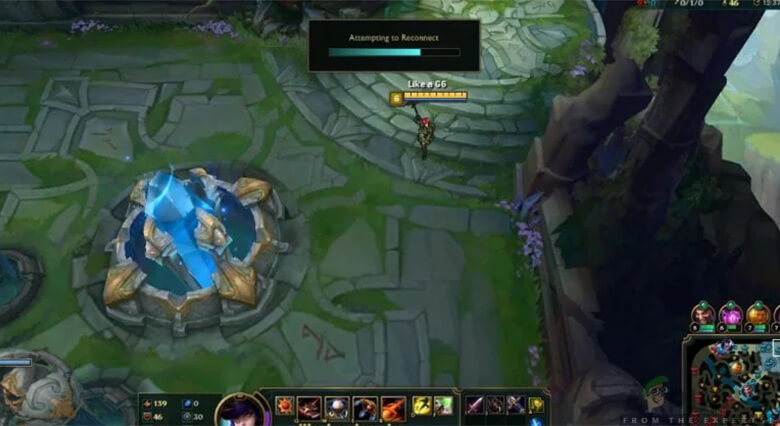The height and width of the screenshot is (426, 780).
Task: Select the orange ally portrait above minimap
Action: click(x=758, y=314)
